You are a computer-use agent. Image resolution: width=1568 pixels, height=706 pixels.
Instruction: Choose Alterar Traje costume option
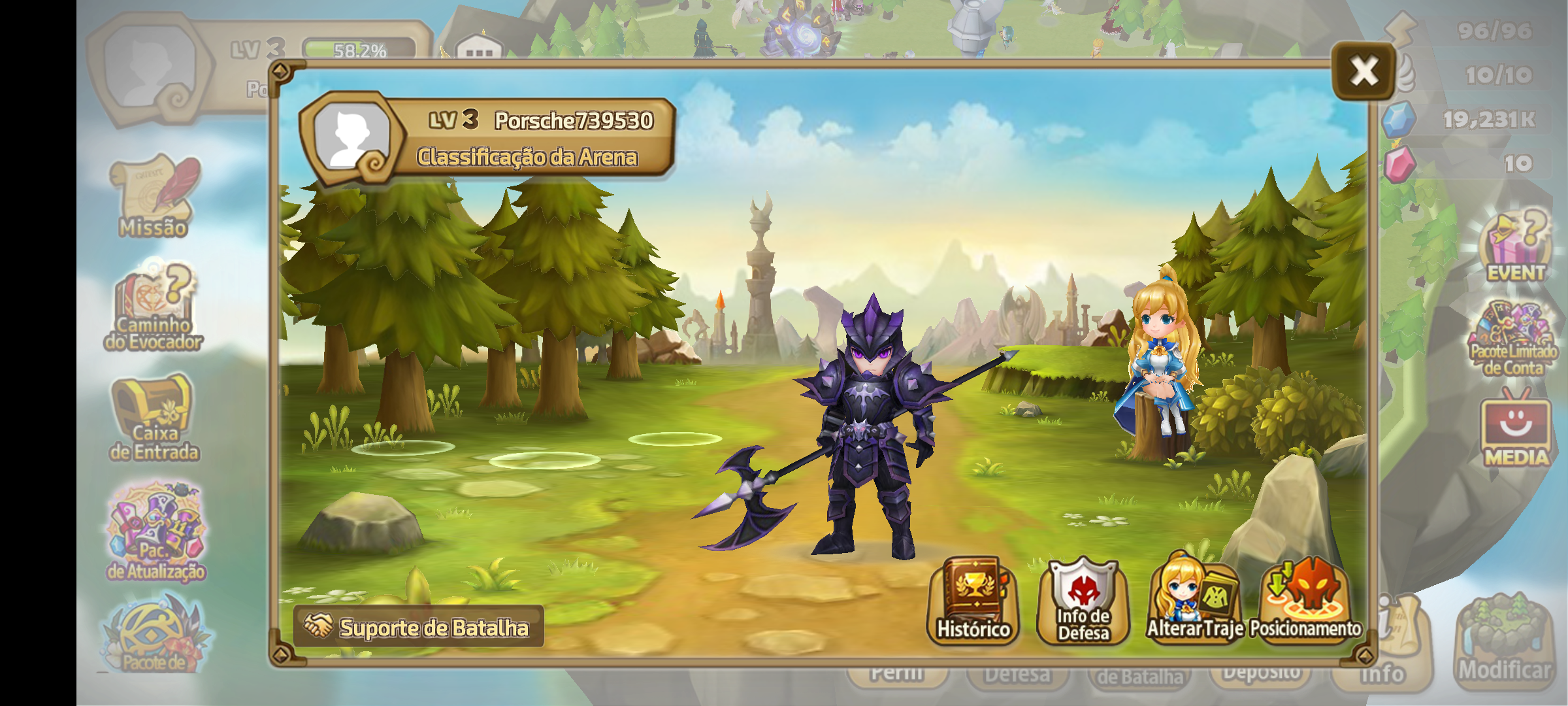(x=1194, y=601)
